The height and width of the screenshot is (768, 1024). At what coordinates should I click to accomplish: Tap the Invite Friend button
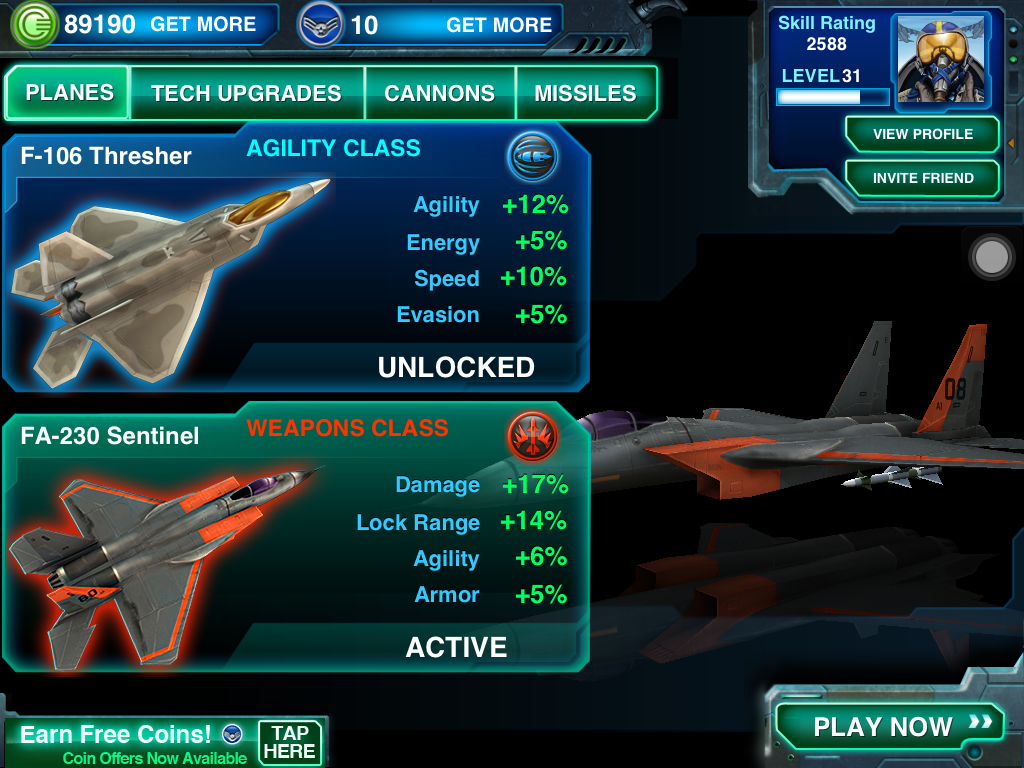click(x=922, y=178)
